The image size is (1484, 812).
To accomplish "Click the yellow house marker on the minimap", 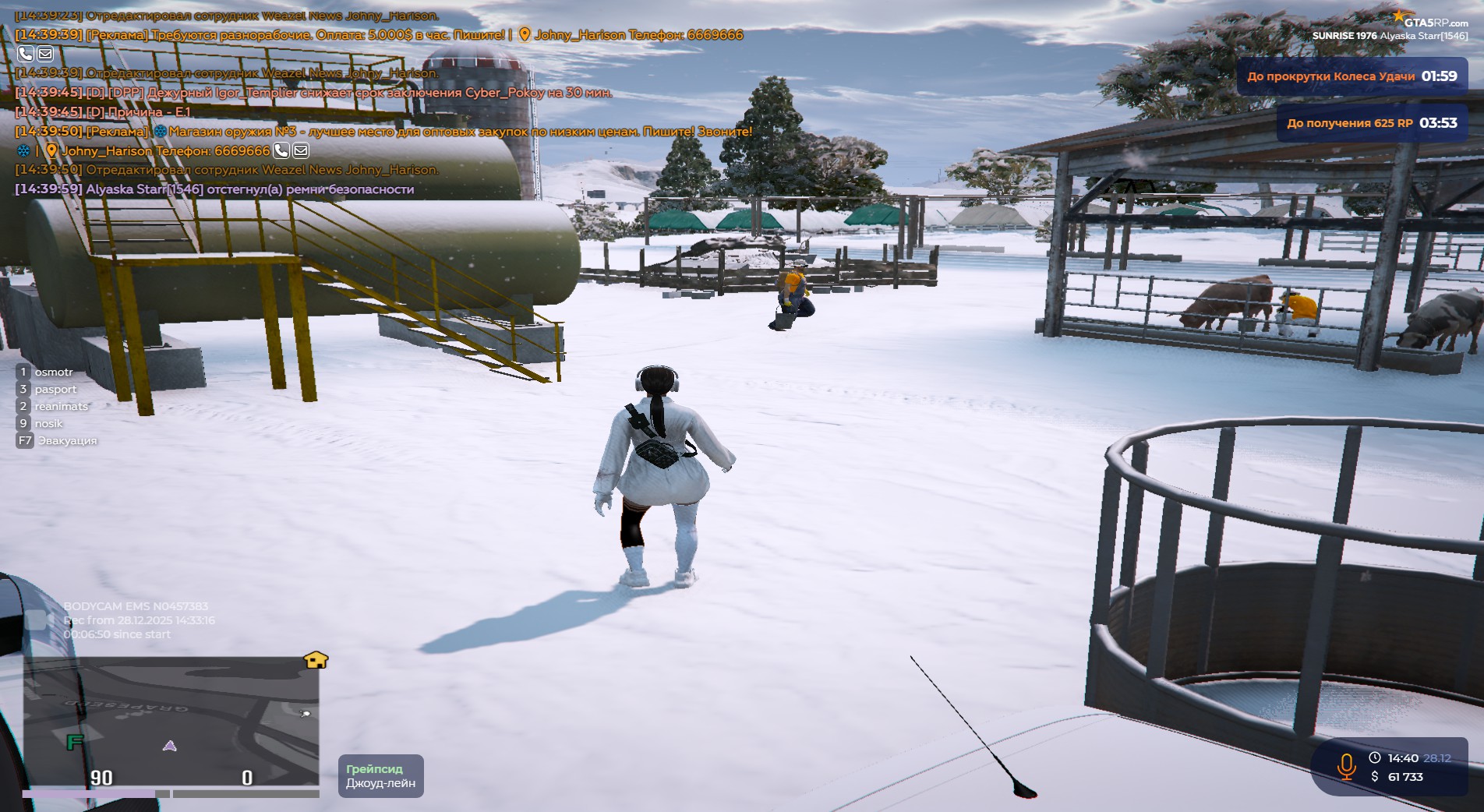I will coord(316,660).
